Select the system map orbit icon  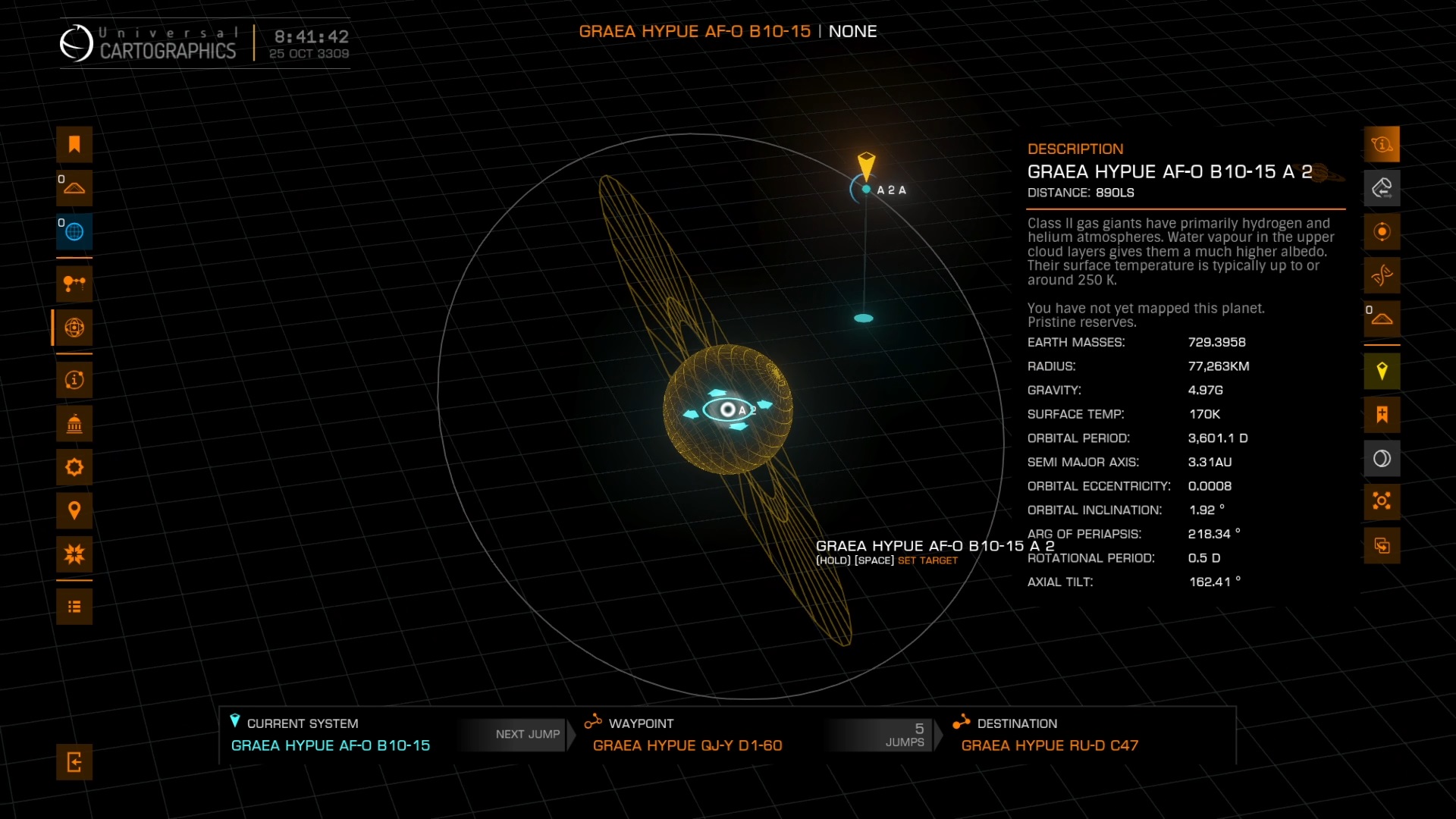tap(74, 328)
